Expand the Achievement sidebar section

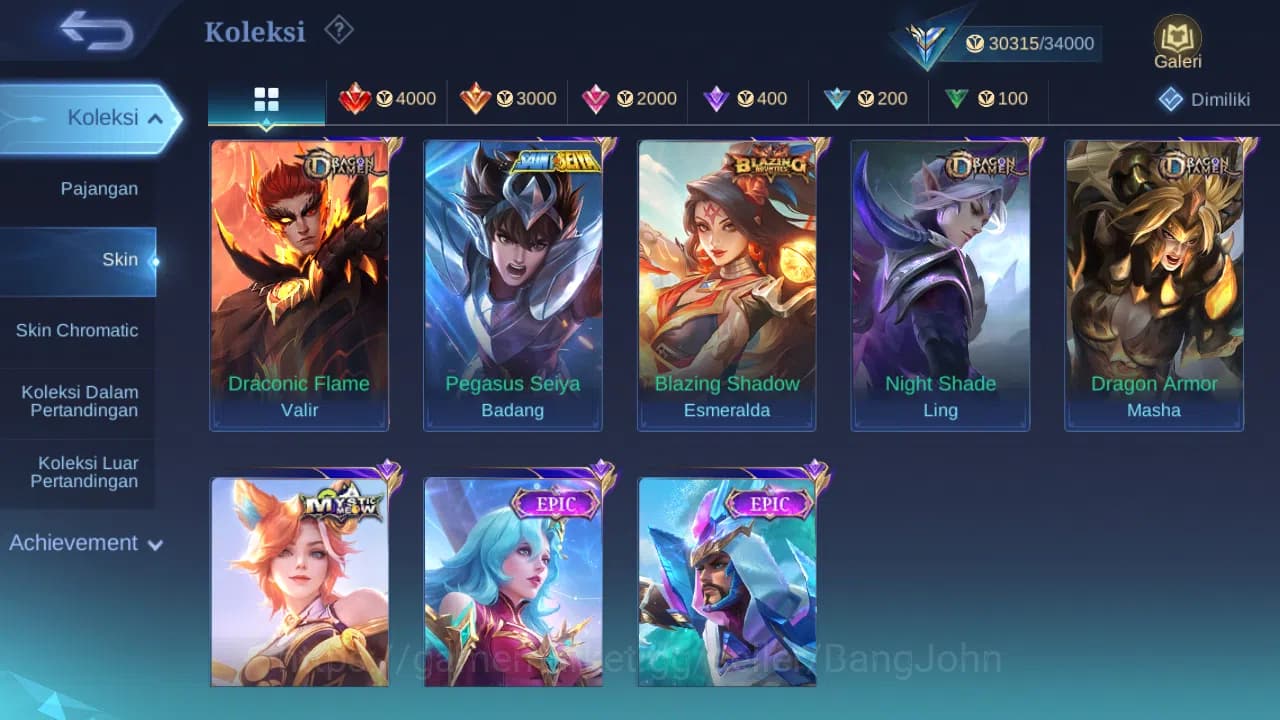coord(85,543)
